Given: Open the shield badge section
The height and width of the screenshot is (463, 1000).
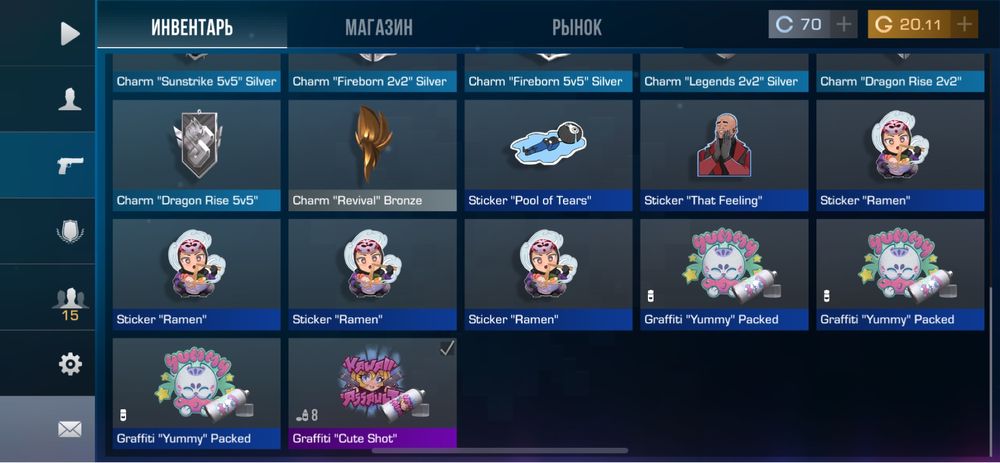Looking at the screenshot, I should tap(69, 232).
